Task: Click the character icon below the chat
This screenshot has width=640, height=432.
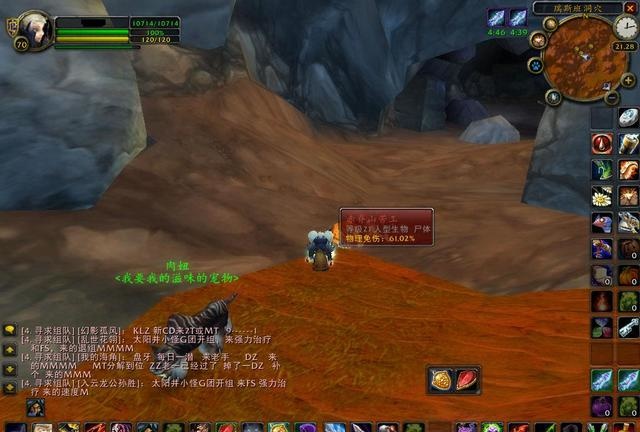Action: tap(35, 408)
